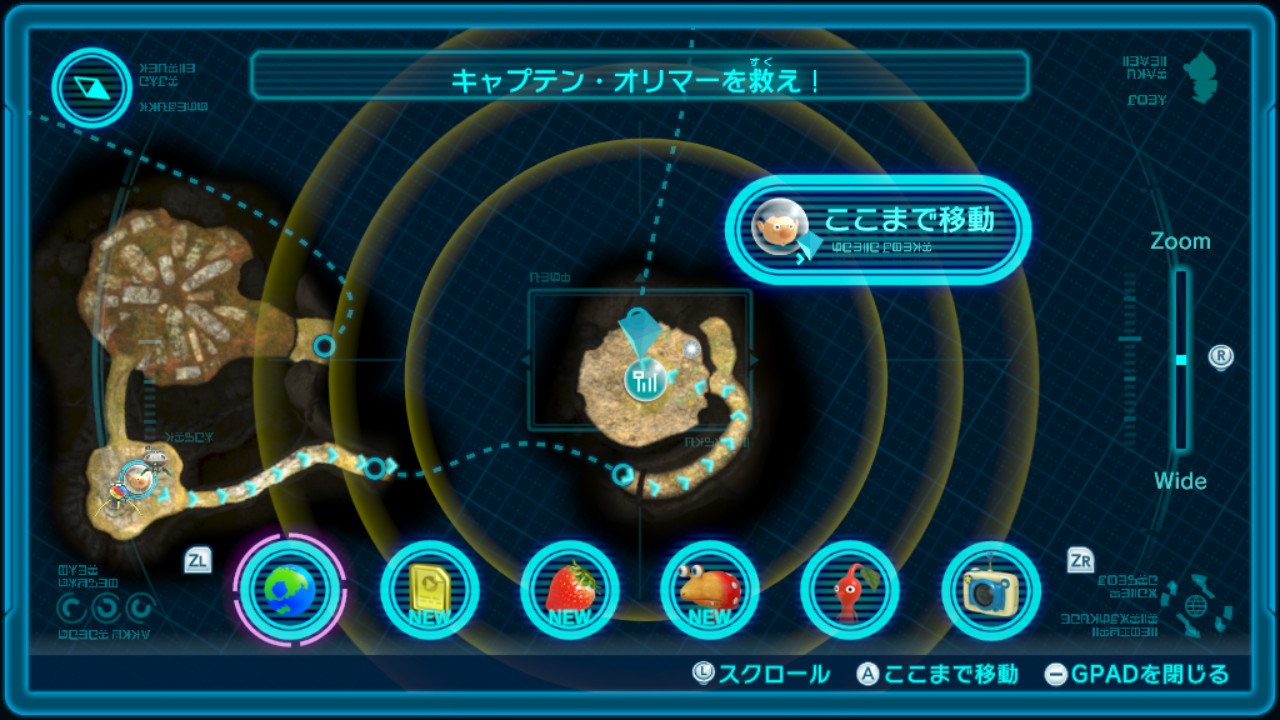The image size is (1280, 720).
Task: Adjust the Zoom/Wide slider
Action: point(1181,360)
